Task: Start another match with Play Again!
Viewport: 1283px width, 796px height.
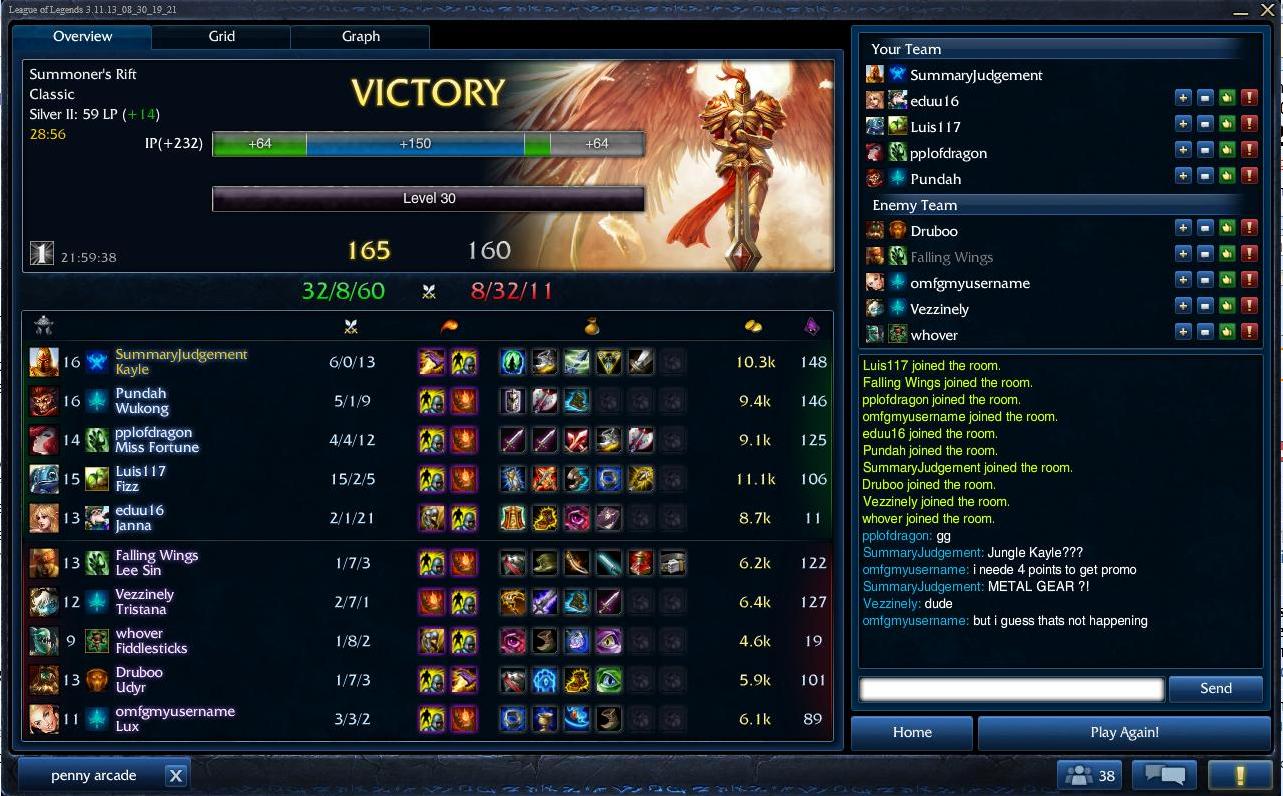Action: pyautogui.click(x=1124, y=732)
